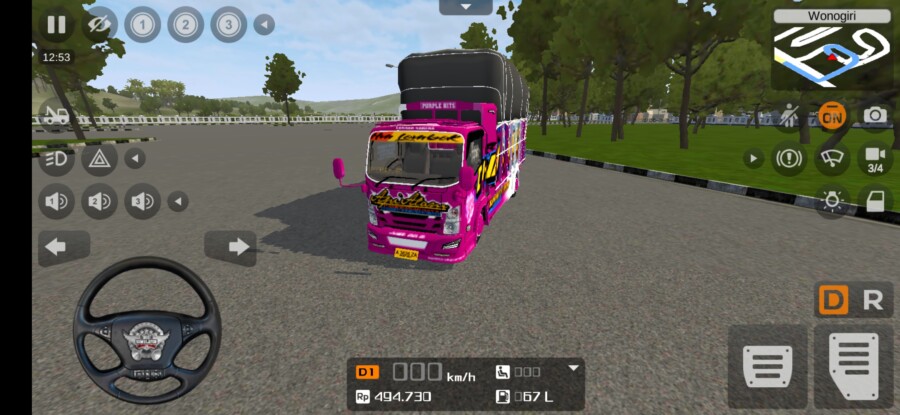Toggle the windshield wipers
900x415 pixels.
pos(831,158)
